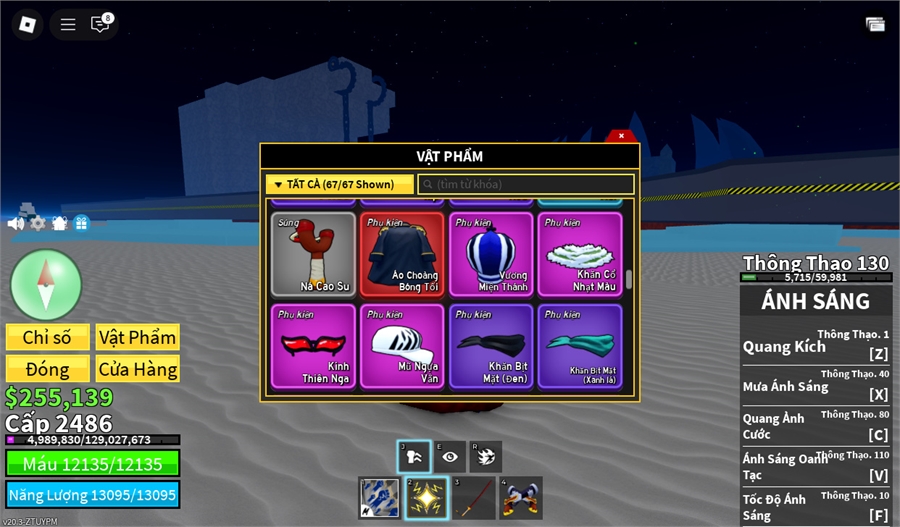The height and width of the screenshot is (527, 900).
Task: Select the Mũ Ngựa Vằn zebra cap
Action: [x=402, y=345]
